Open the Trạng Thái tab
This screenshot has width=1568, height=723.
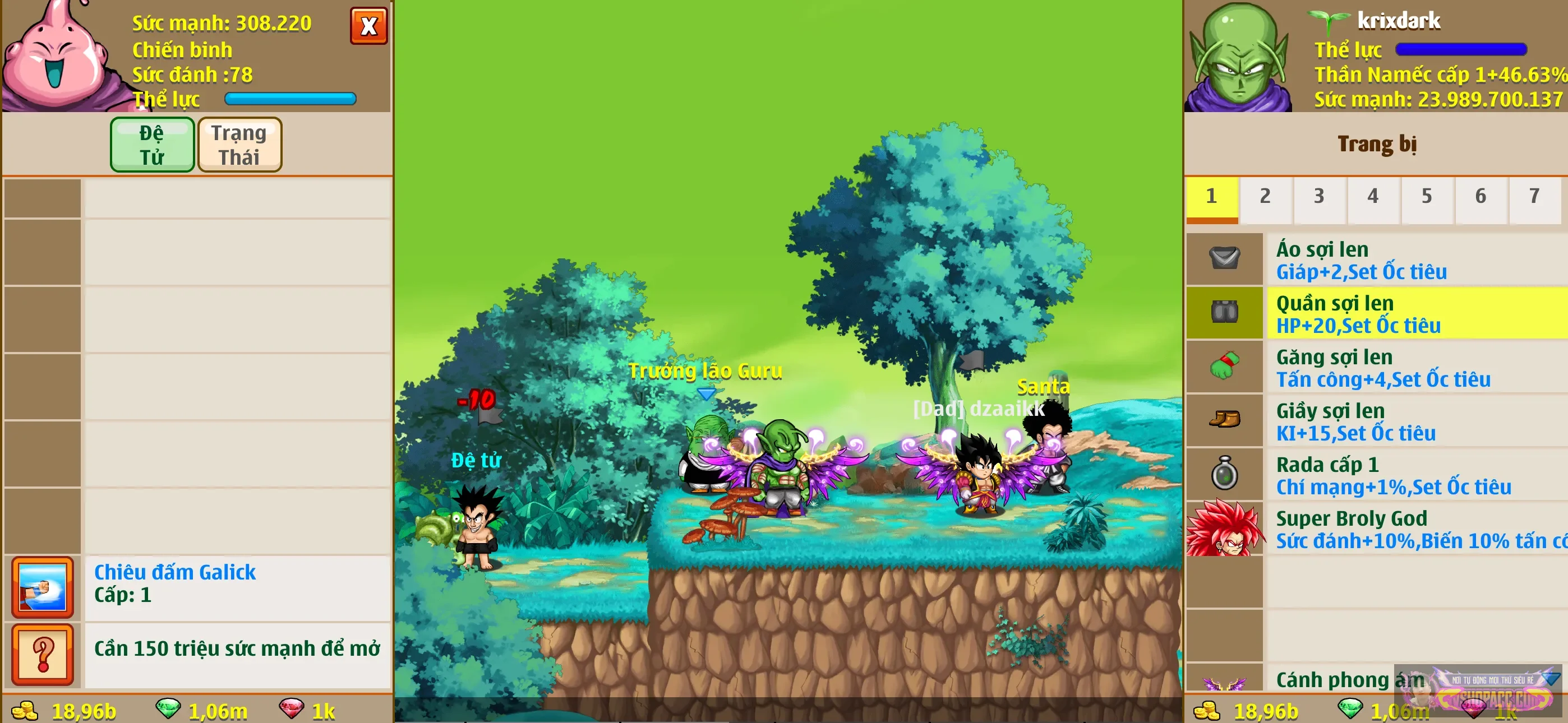tap(239, 145)
